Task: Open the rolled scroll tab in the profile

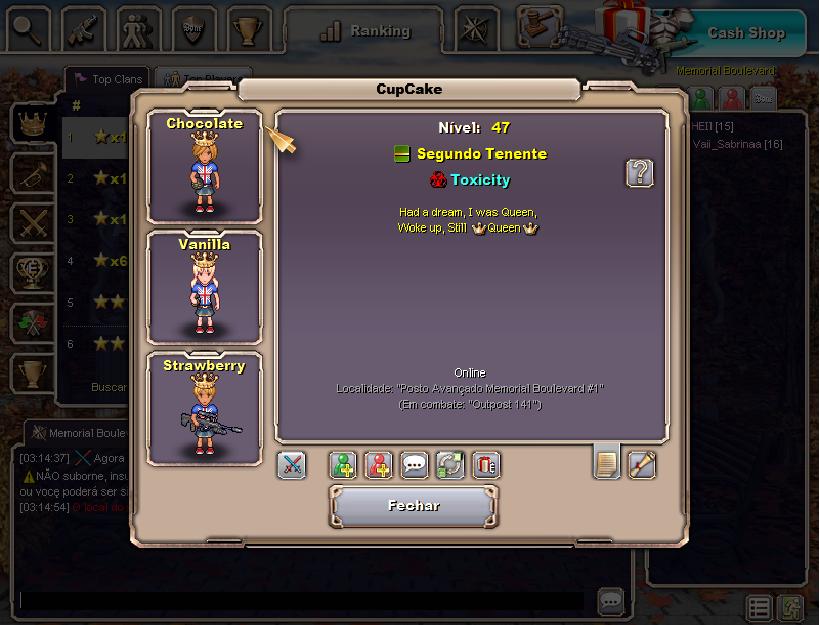Action: point(641,464)
